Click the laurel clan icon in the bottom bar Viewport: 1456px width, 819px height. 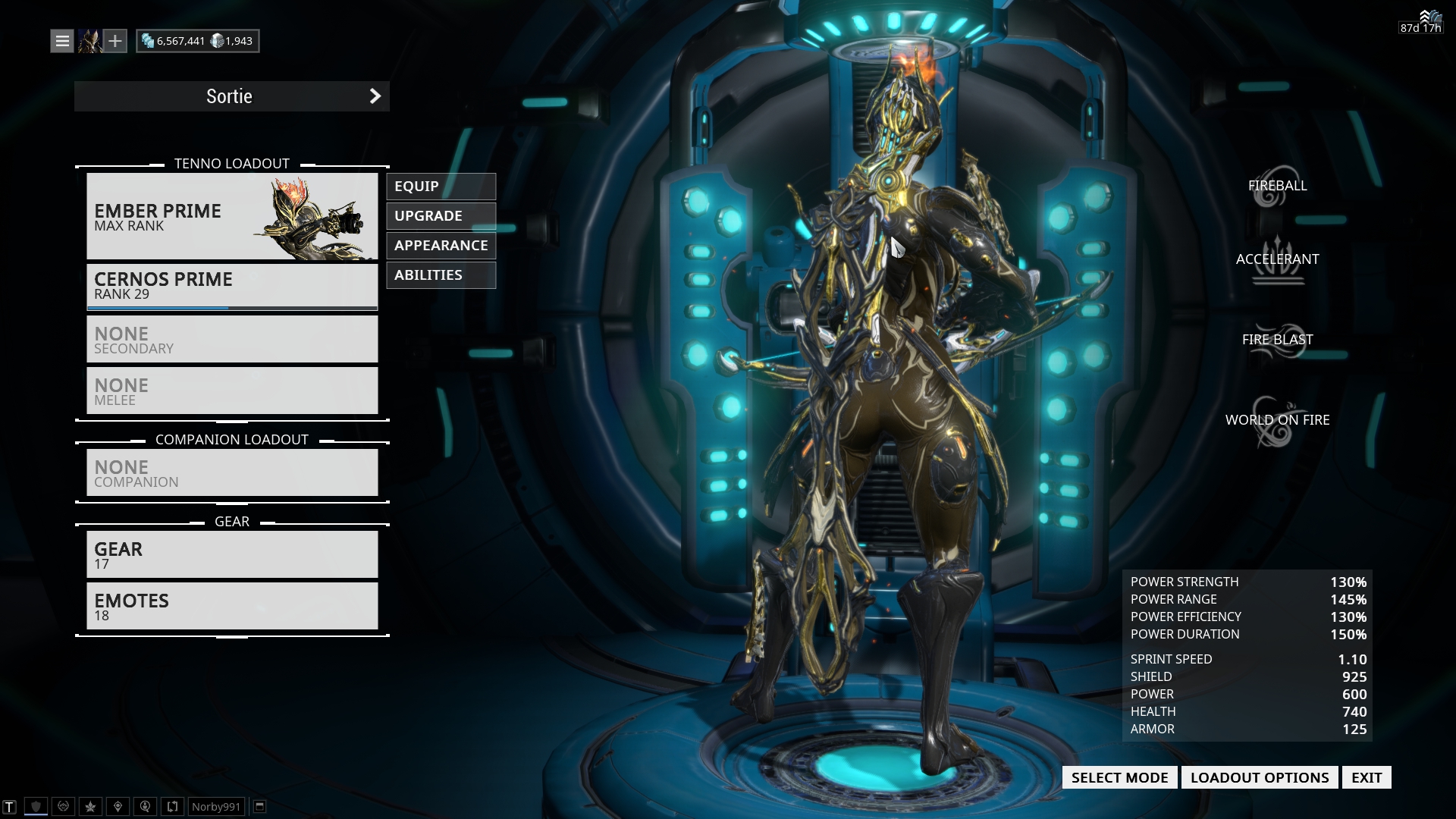pyautogui.click(x=63, y=806)
